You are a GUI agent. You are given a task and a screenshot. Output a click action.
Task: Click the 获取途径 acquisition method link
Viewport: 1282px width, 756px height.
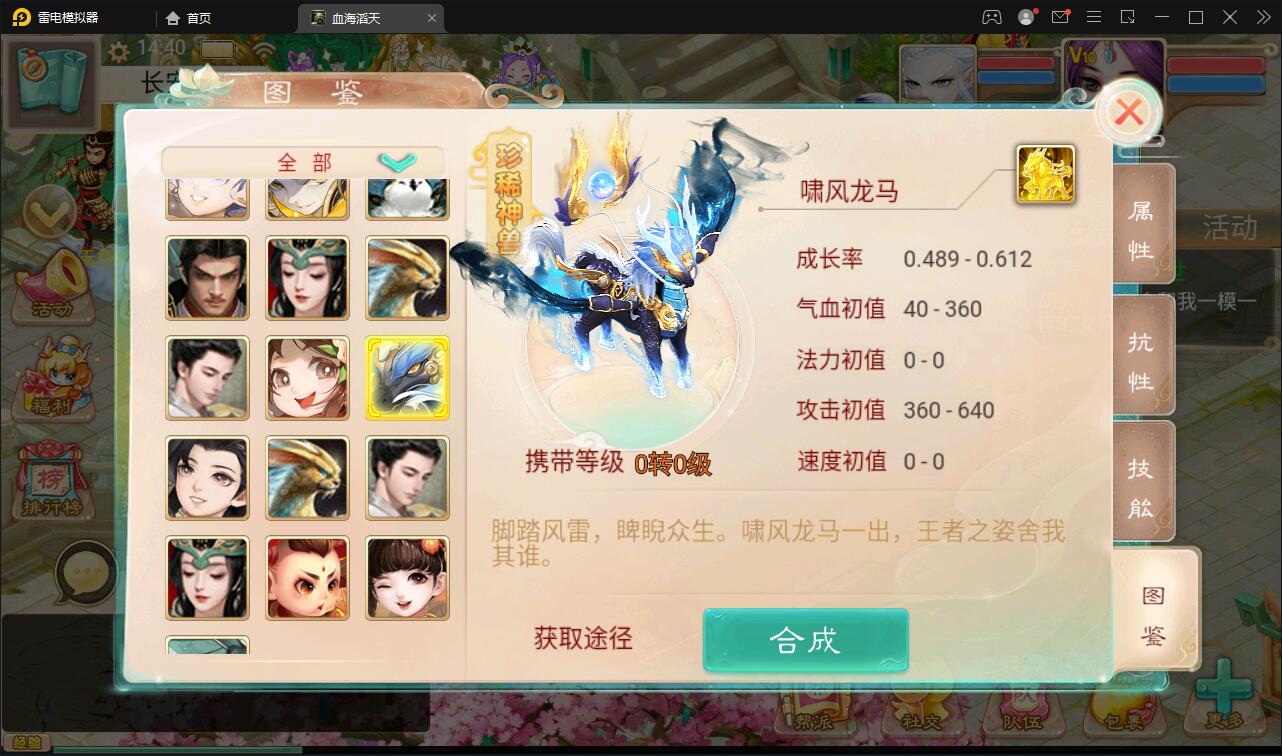[581, 640]
